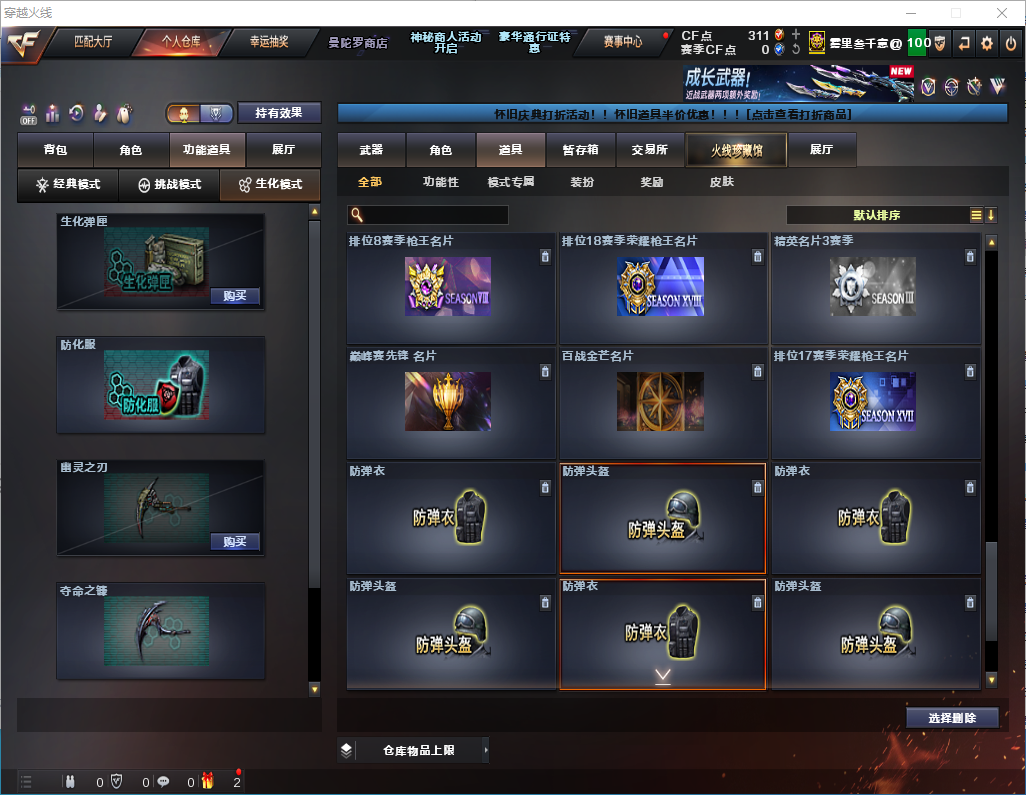
Task: Select the 暂存箱 temporary storage tab
Action: point(580,150)
